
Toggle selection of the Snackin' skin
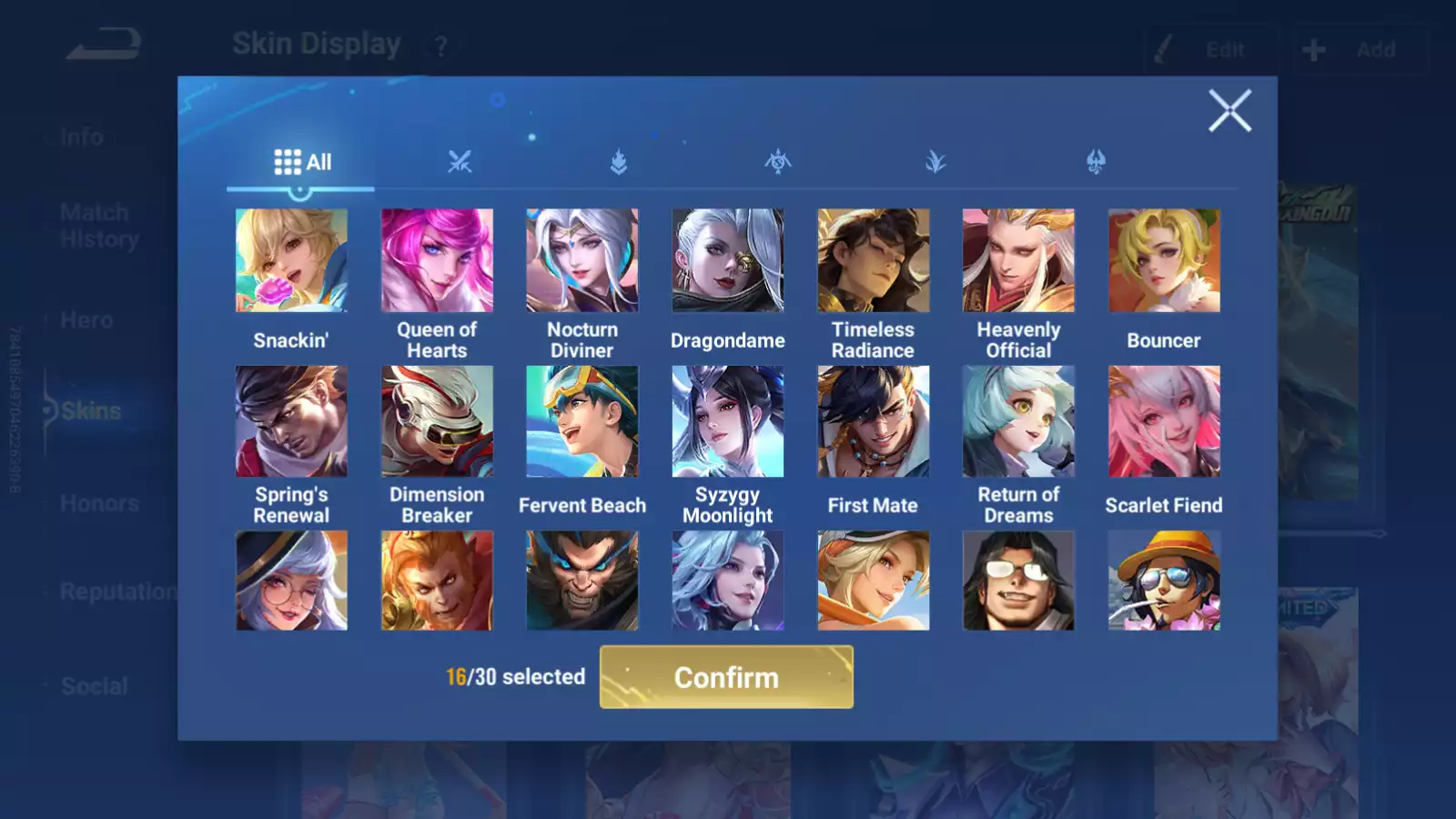291,260
